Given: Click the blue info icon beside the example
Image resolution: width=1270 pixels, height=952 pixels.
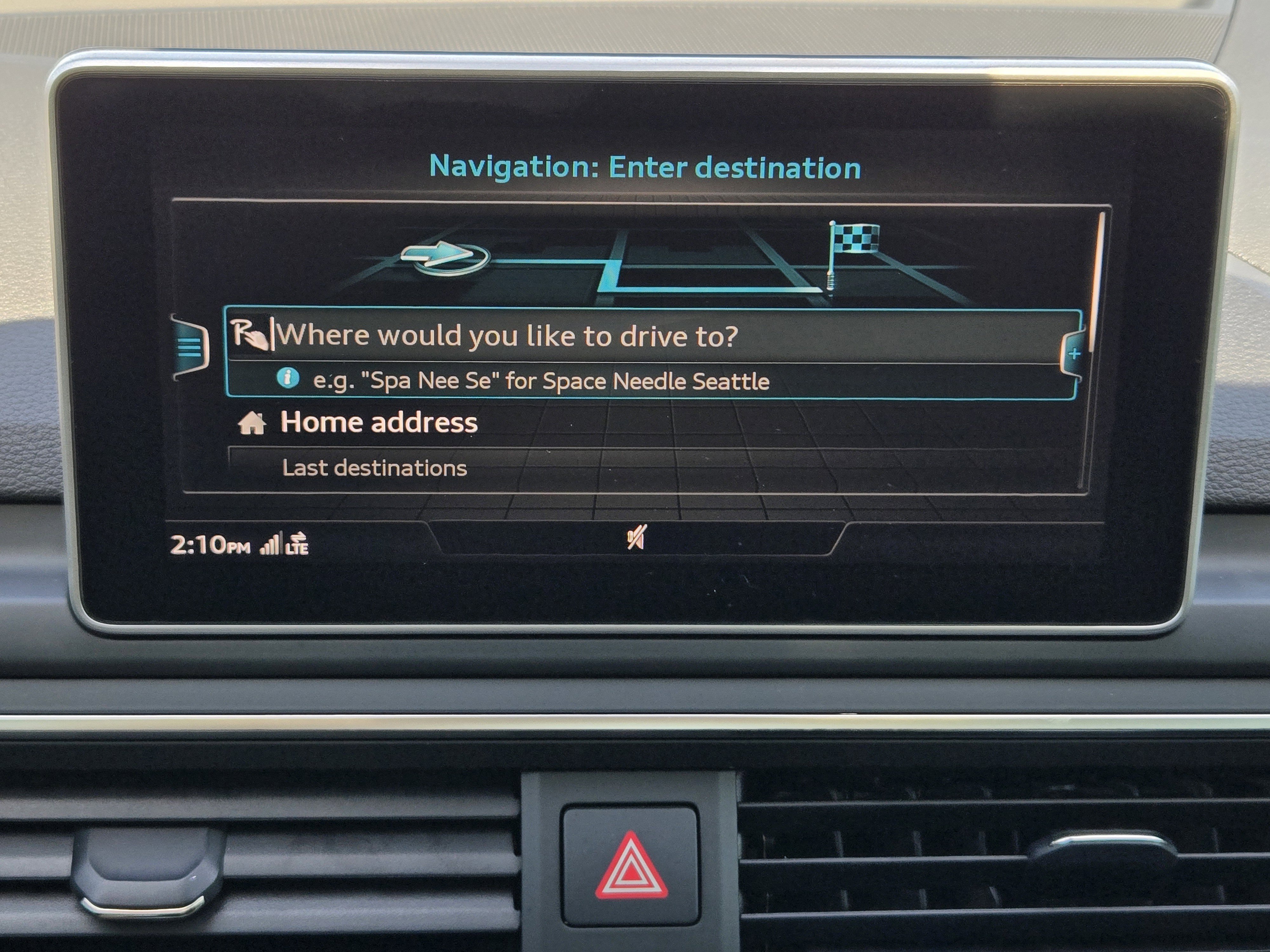Looking at the screenshot, I should pos(288,379).
